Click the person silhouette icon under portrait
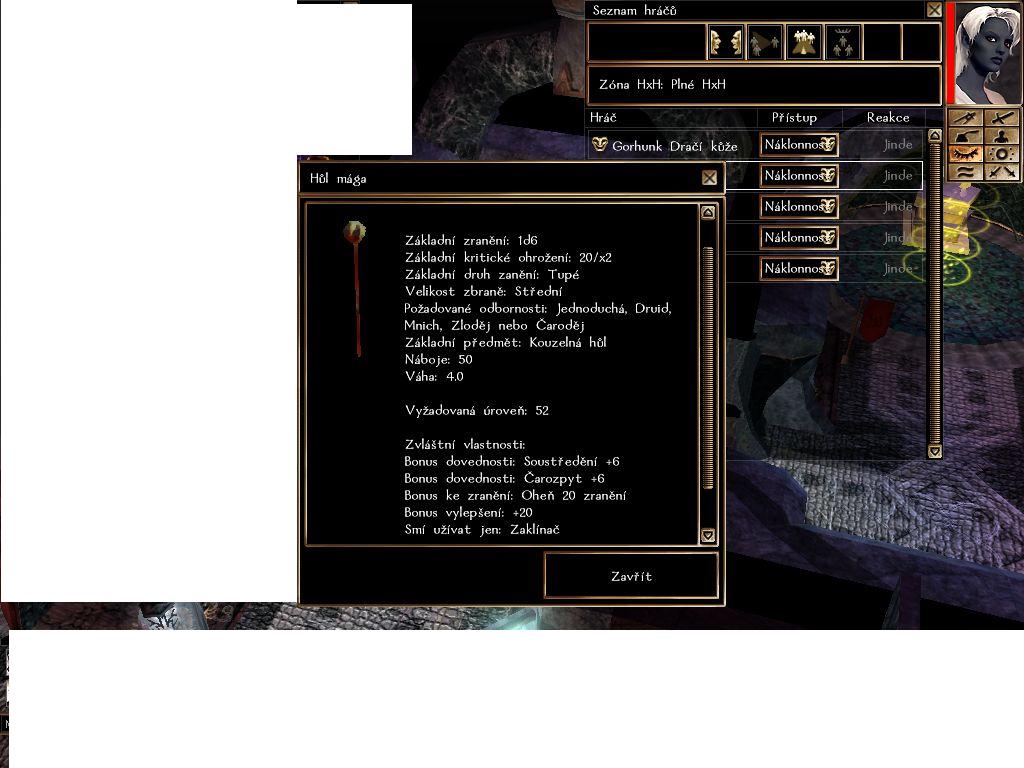 [x=1002, y=137]
